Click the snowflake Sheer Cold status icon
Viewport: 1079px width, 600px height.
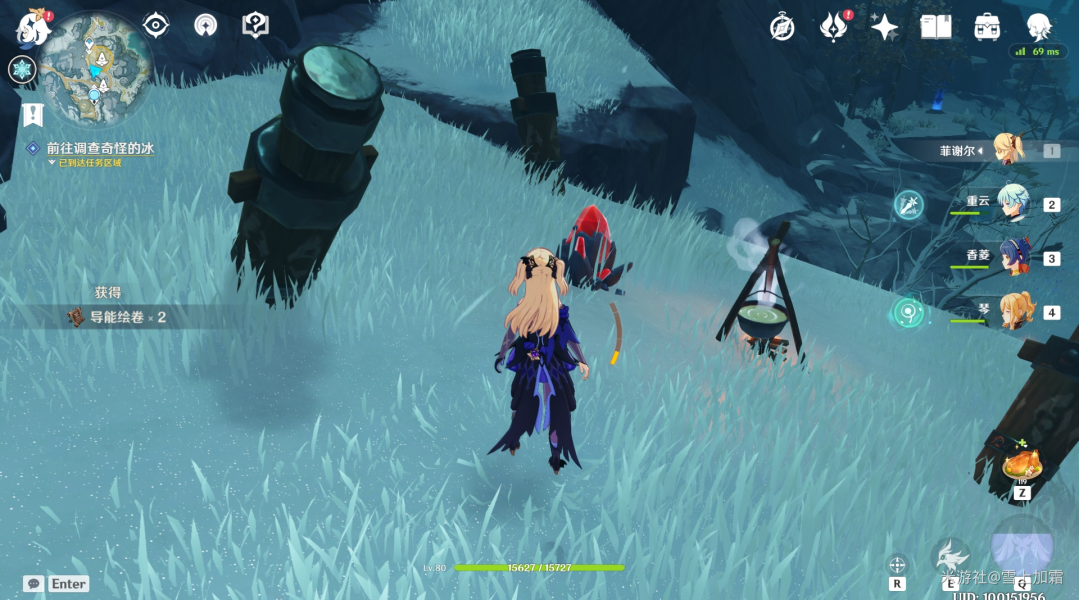(x=22, y=70)
